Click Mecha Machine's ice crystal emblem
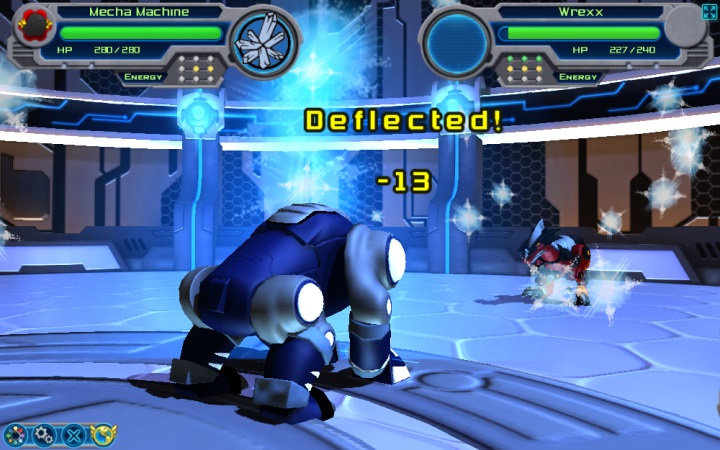Viewport: 720px width, 450px height. [x=264, y=39]
